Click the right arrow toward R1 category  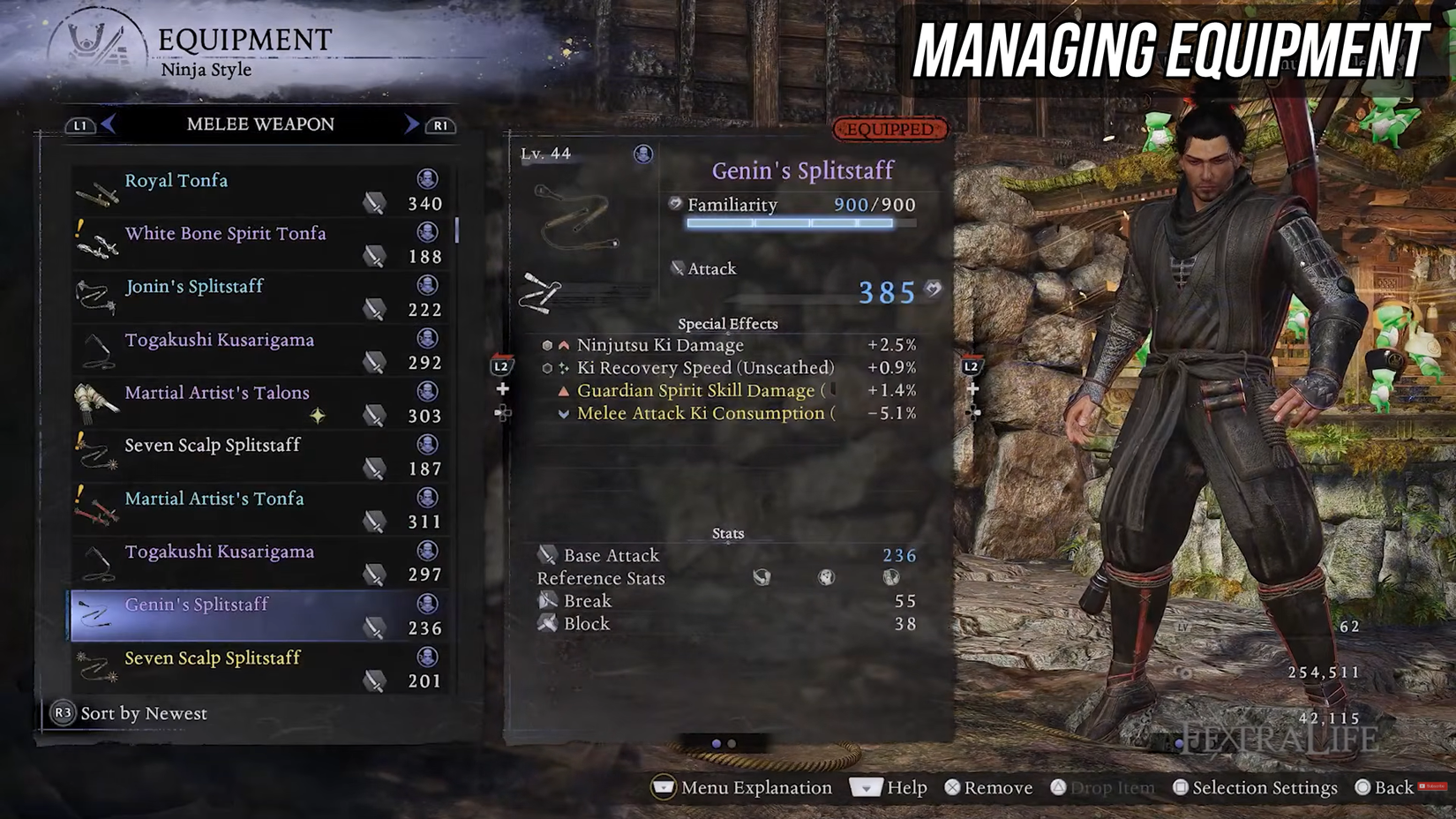pos(410,124)
